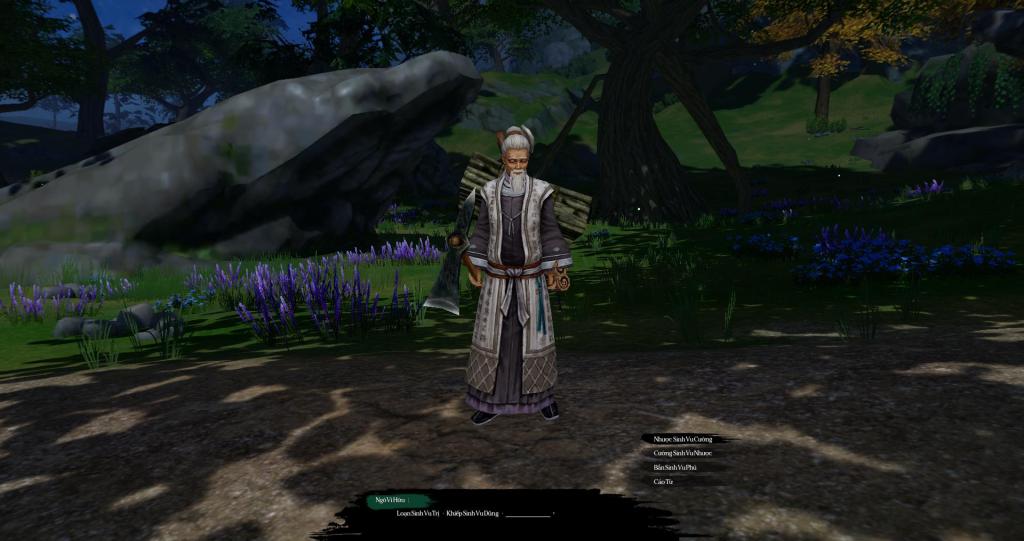Pick the dialogue option "Bần Sinh Vu Phú"
Screen dimensions: 1024x541
tap(674, 467)
